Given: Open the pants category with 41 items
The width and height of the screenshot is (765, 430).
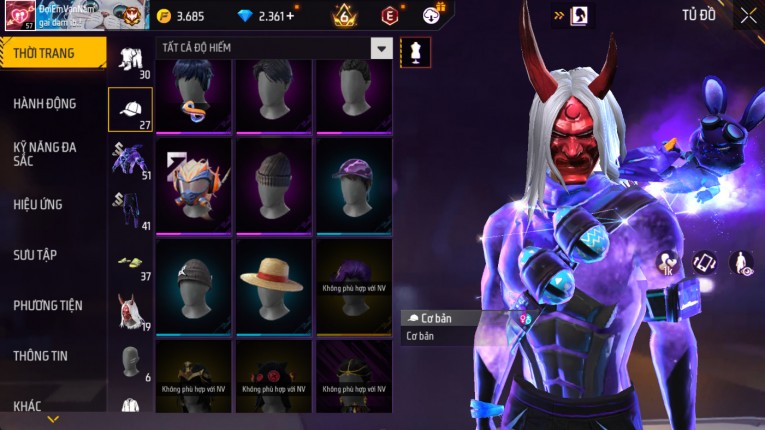Looking at the screenshot, I should (130, 212).
